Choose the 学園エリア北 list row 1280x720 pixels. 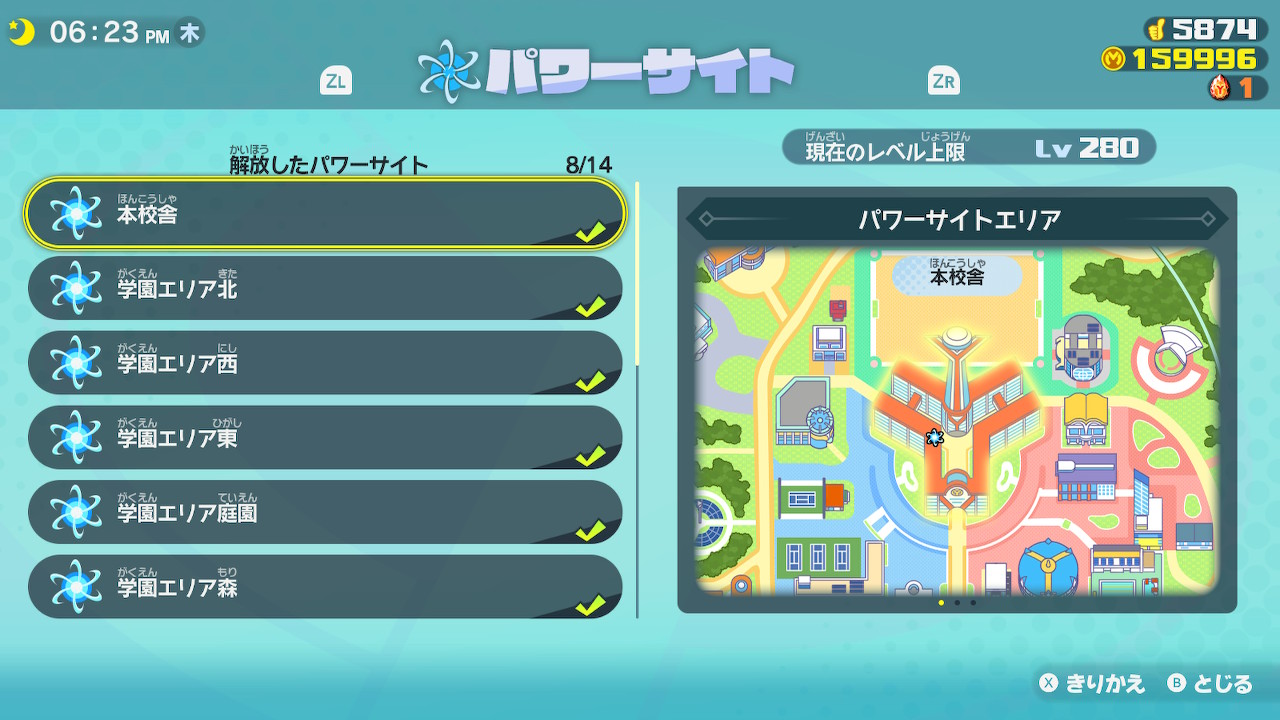coord(325,289)
